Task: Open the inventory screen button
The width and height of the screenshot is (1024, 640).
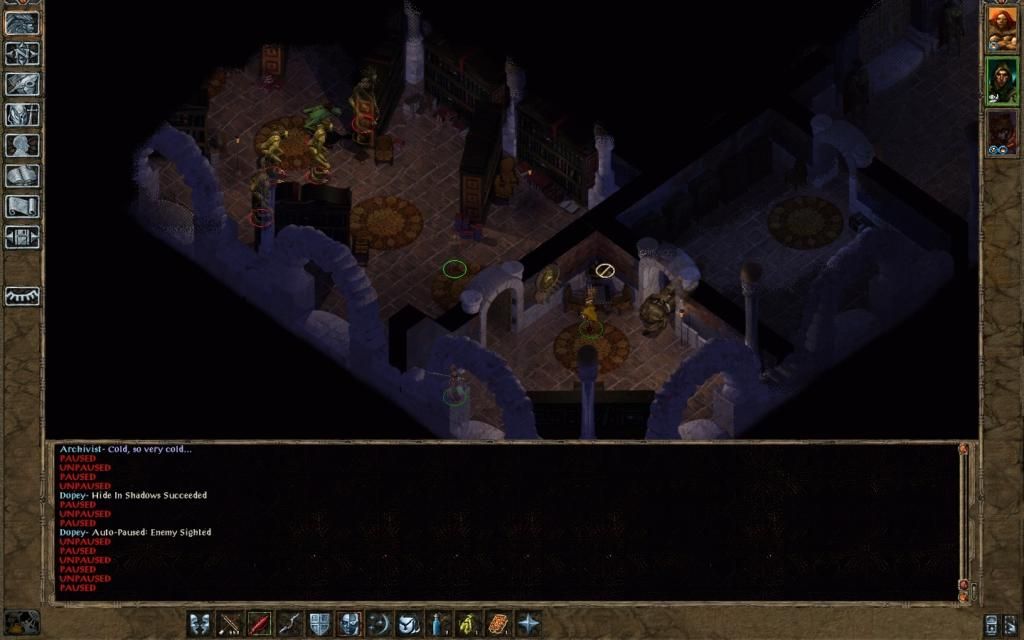Action: point(22,114)
